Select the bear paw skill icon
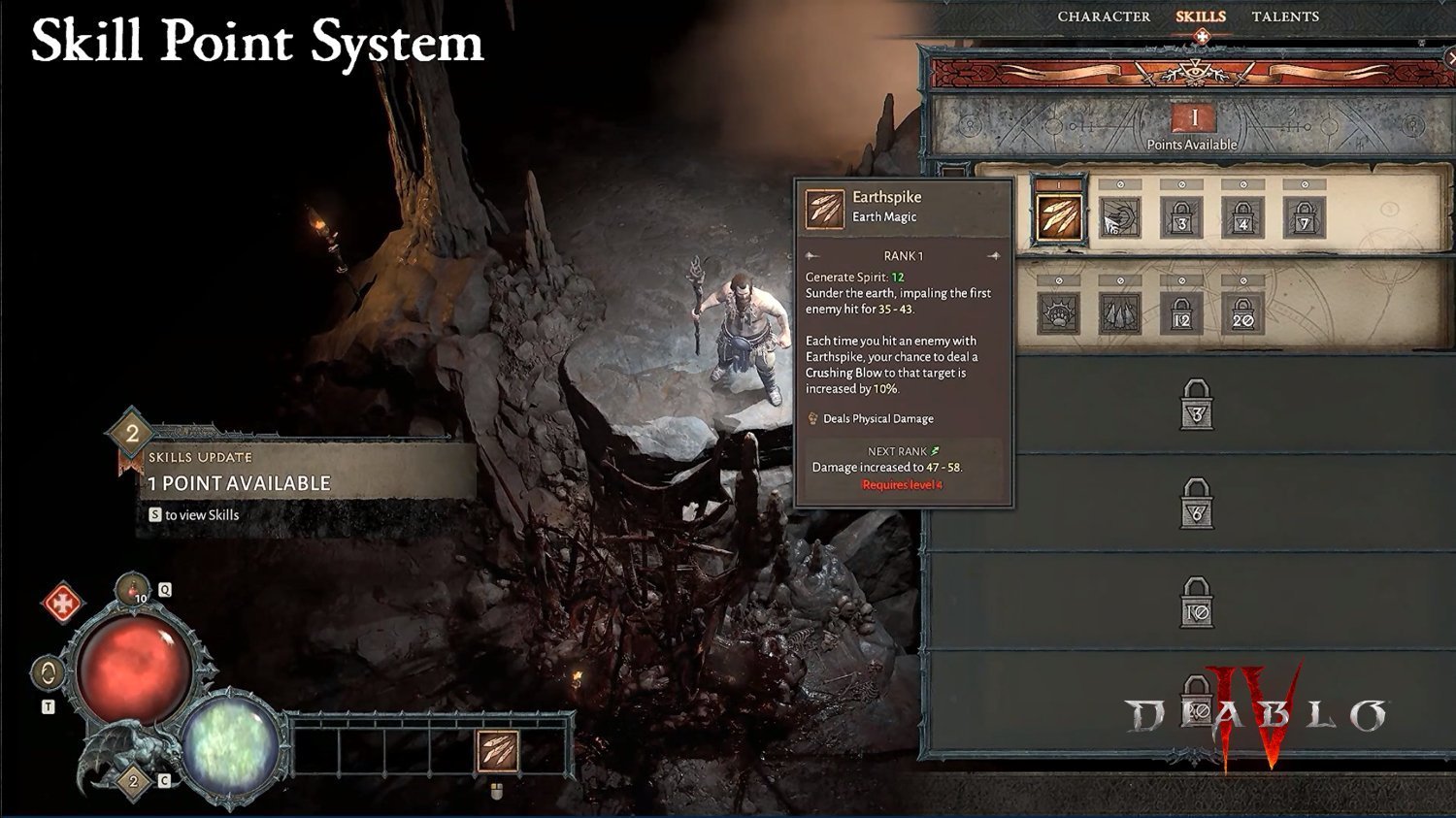The width and height of the screenshot is (1456, 818). [1059, 312]
